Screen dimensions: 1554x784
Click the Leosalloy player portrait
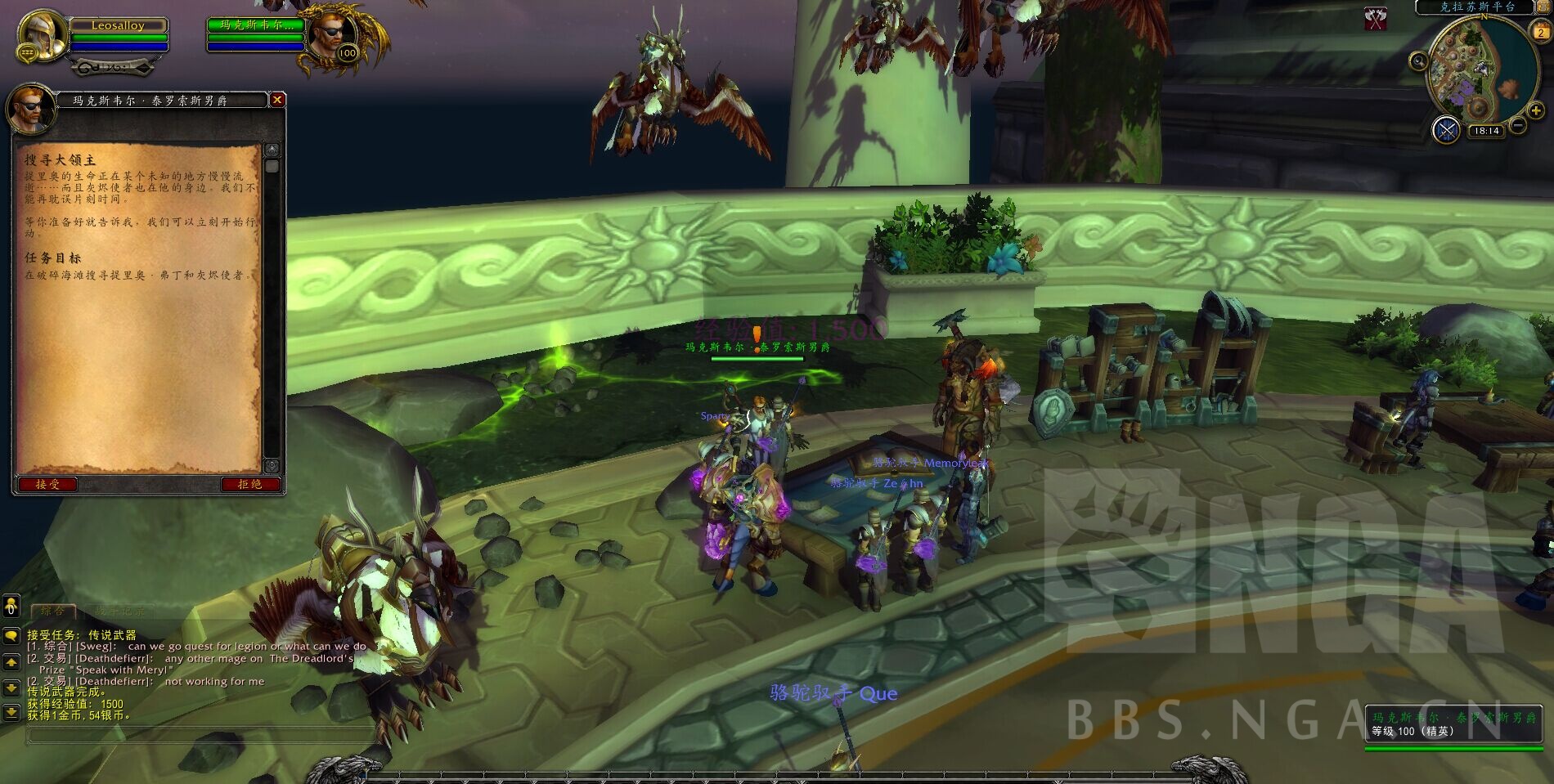coord(41,34)
